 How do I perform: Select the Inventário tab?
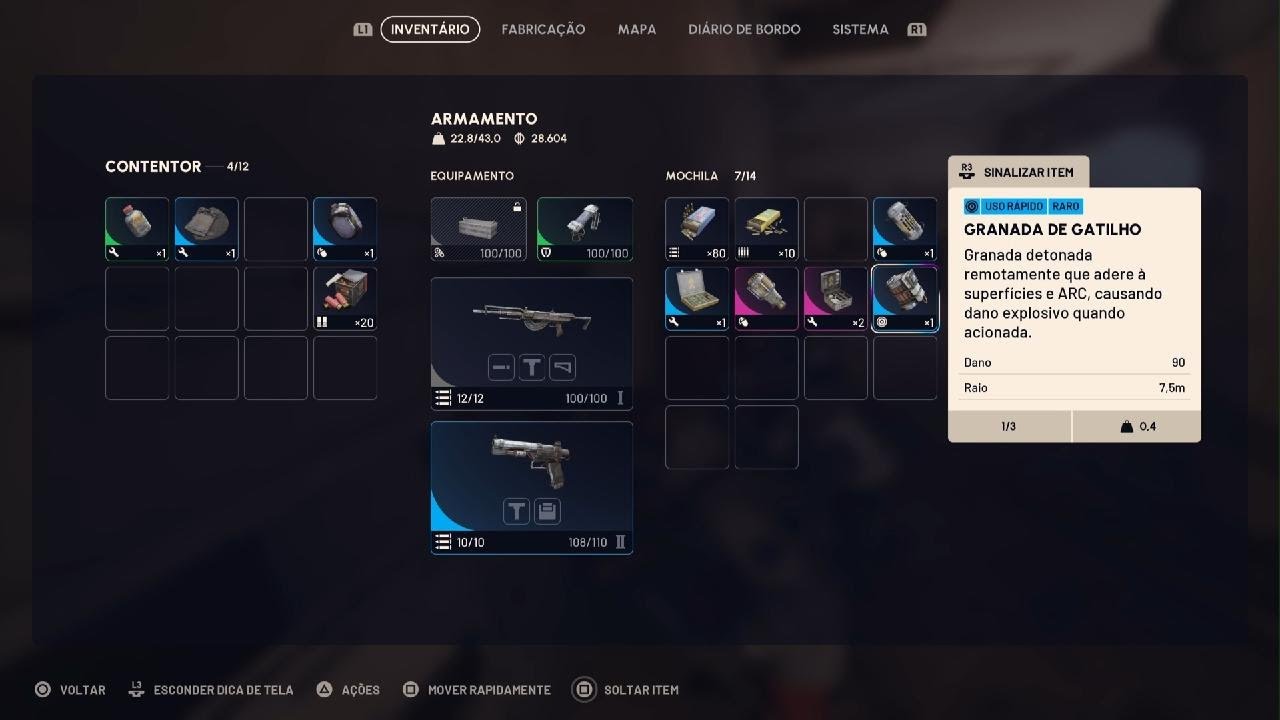(430, 30)
